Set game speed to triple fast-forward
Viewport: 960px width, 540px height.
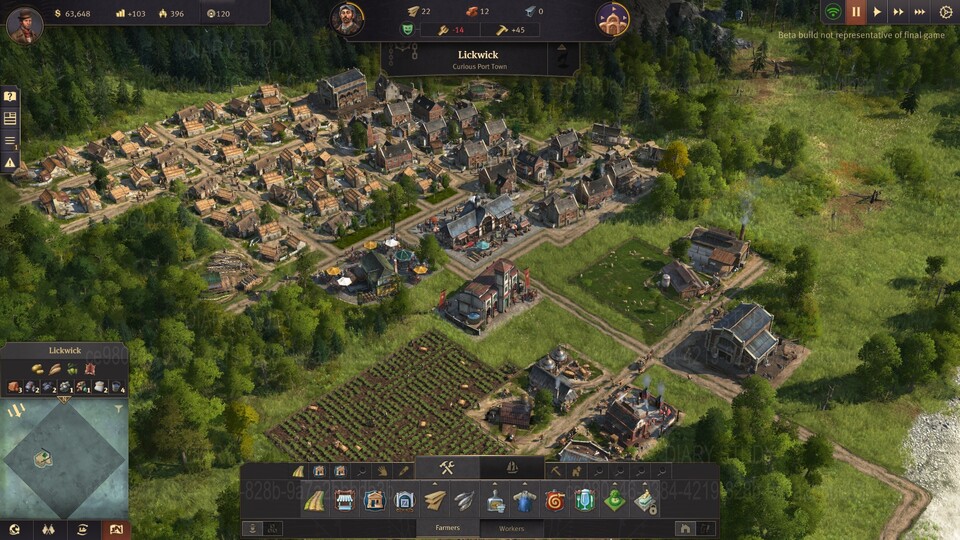click(x=920, y=12)
